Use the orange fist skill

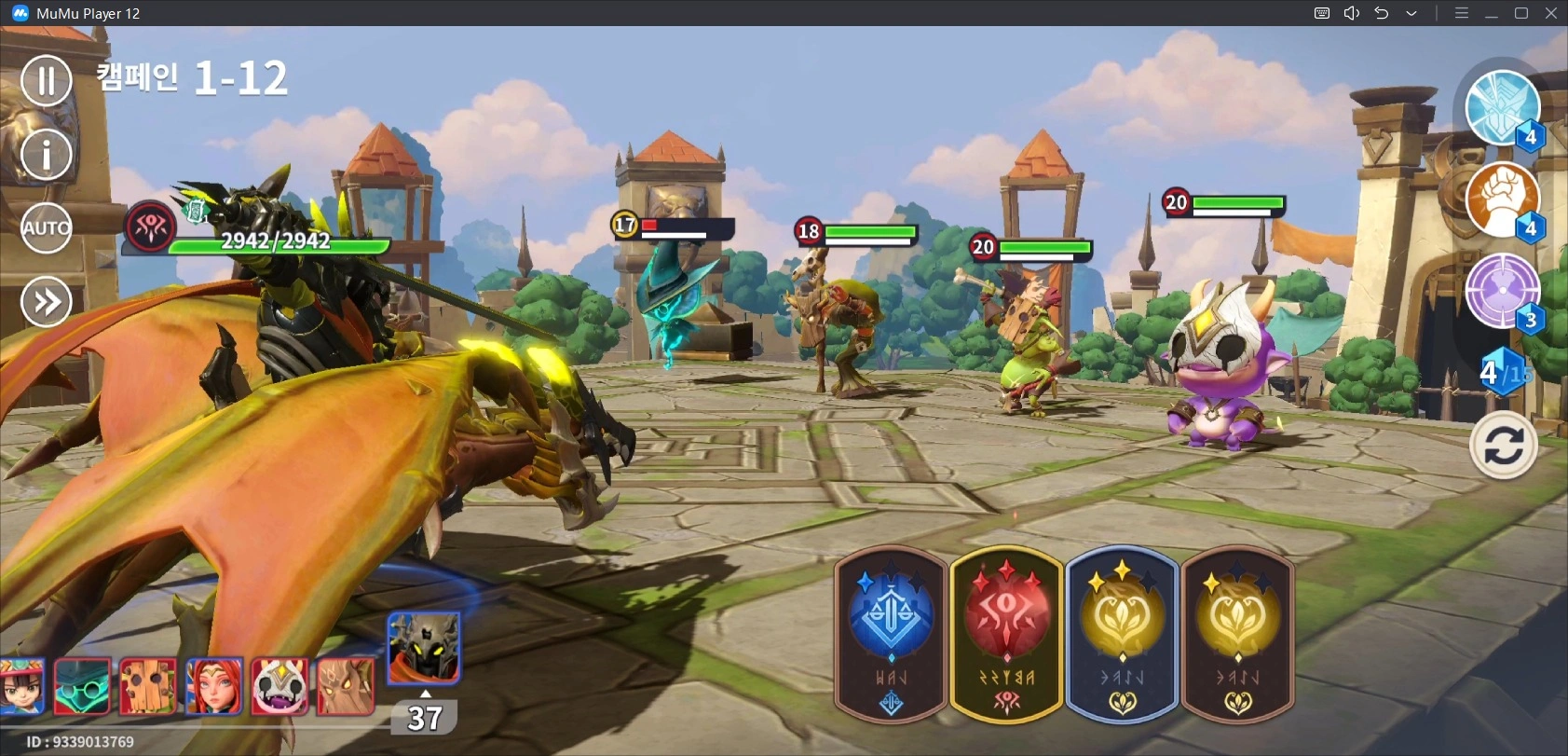(1501, 199)
